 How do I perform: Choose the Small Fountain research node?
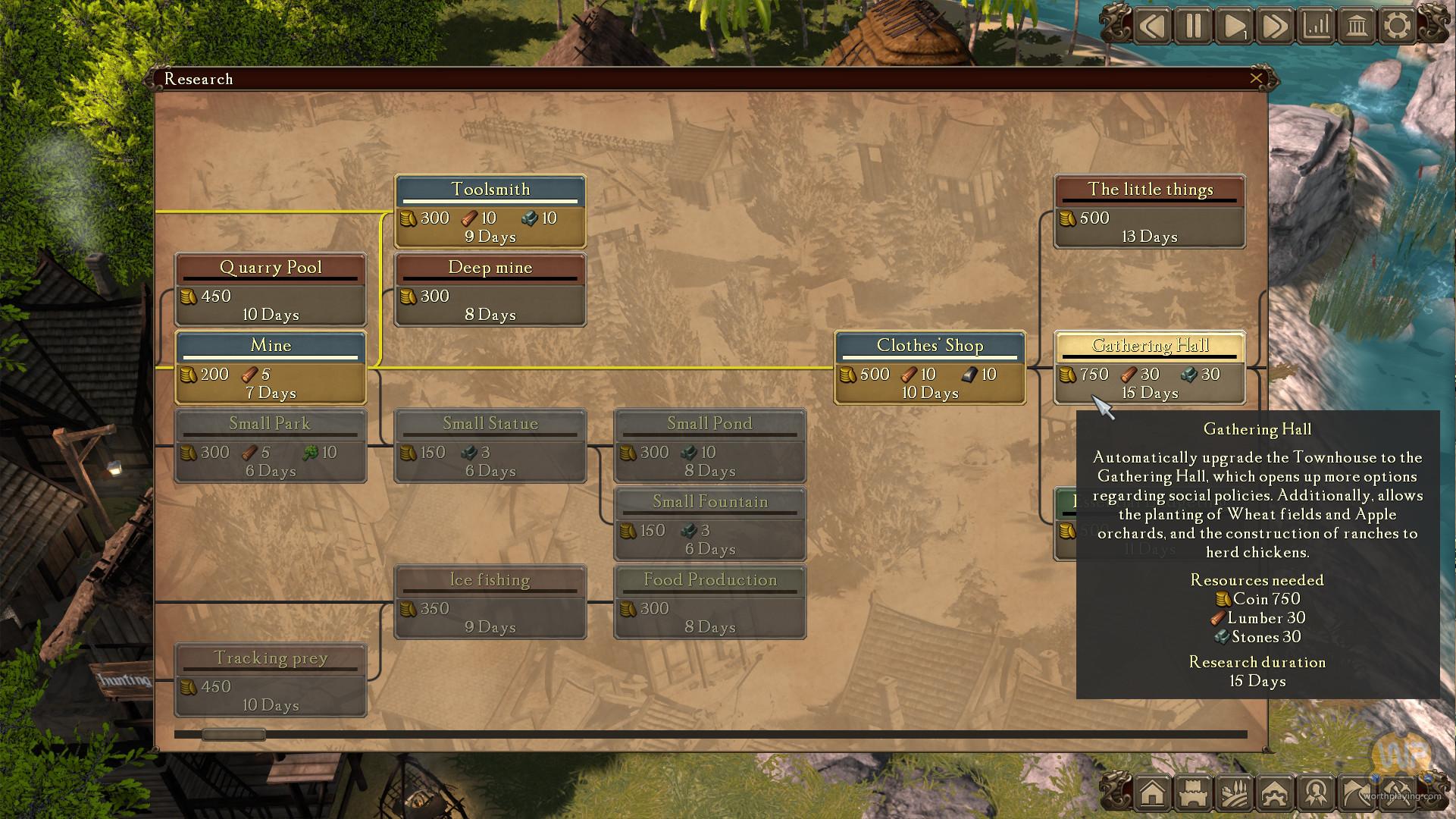coord(709,524)
